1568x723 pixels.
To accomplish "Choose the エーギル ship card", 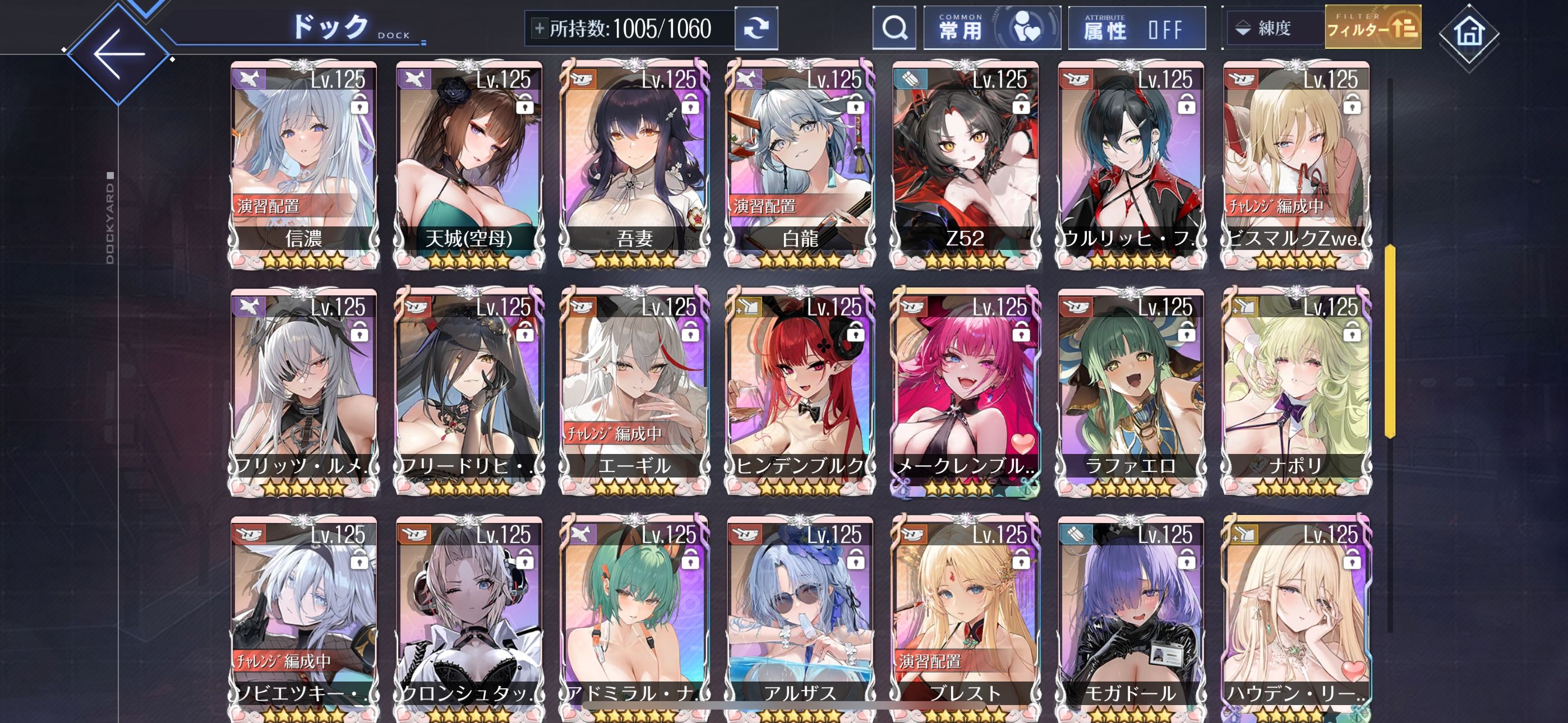I will coord(635,391).
